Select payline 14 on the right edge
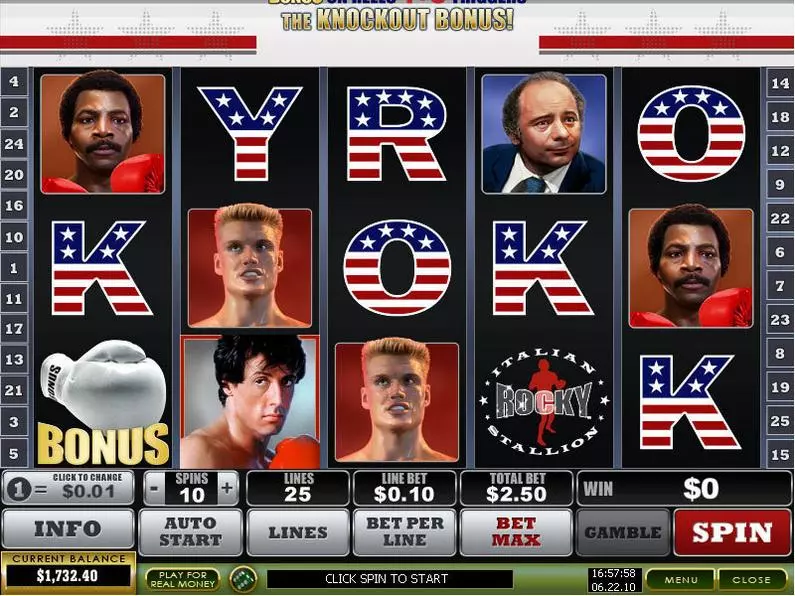 pyautogui.click(x=780, y=84)
